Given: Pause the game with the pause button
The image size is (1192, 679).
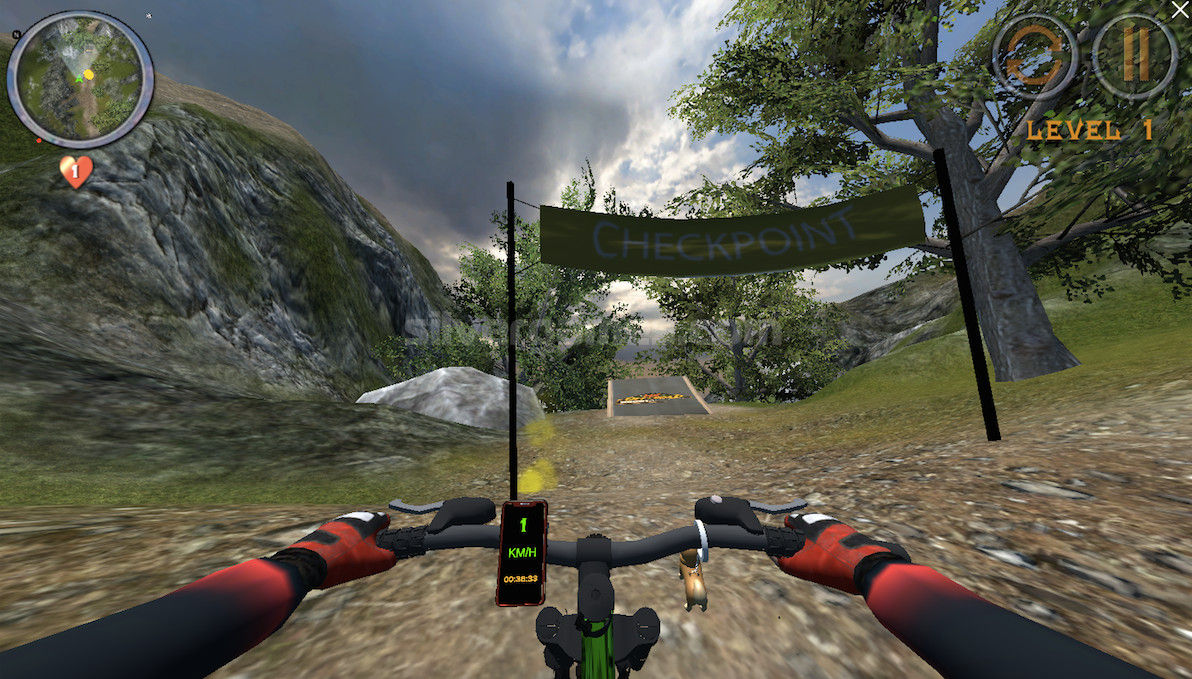Looking at the screenshot, I should click(1134, 56).
